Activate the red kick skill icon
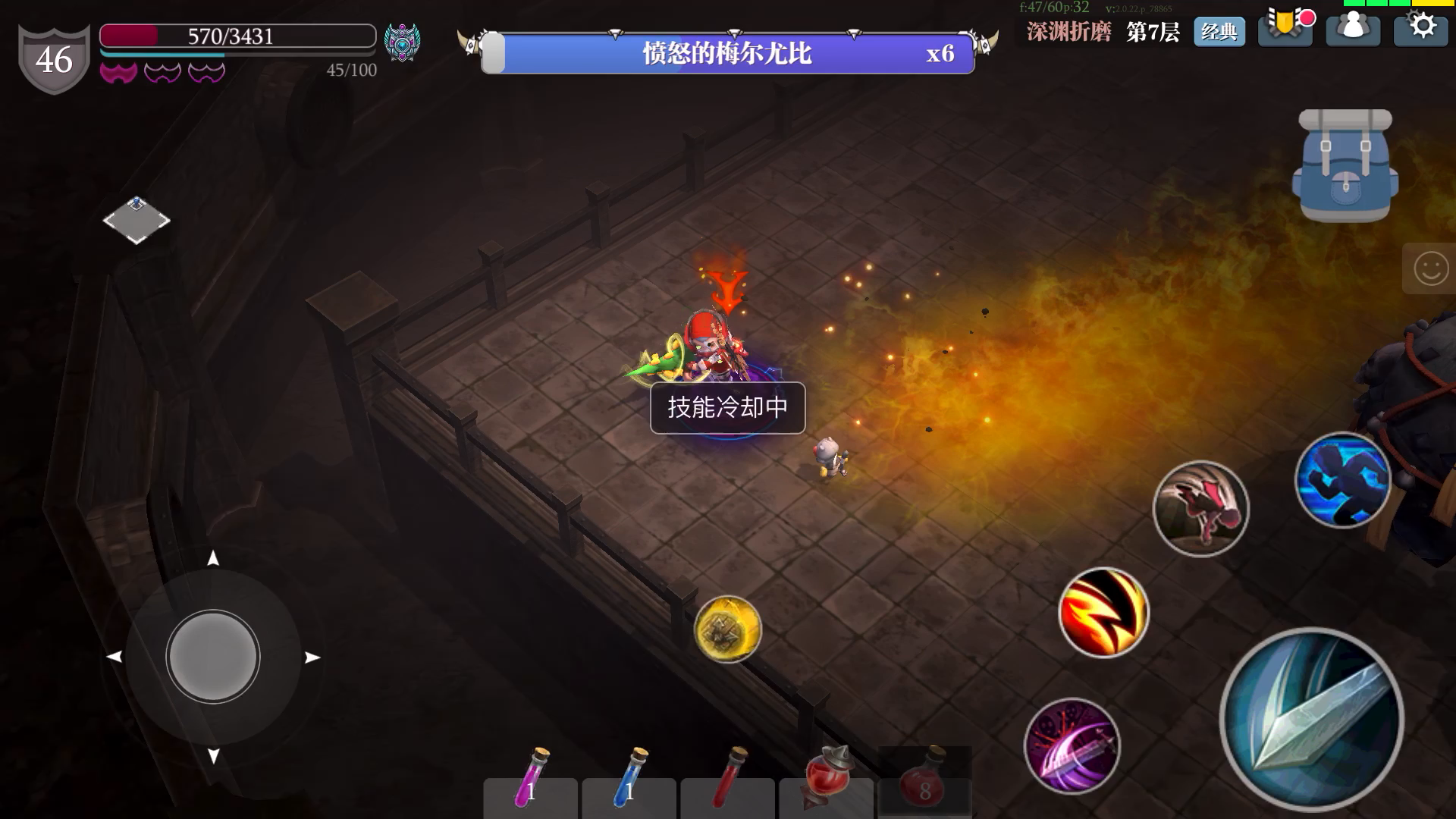 [x=1202, y=510]
